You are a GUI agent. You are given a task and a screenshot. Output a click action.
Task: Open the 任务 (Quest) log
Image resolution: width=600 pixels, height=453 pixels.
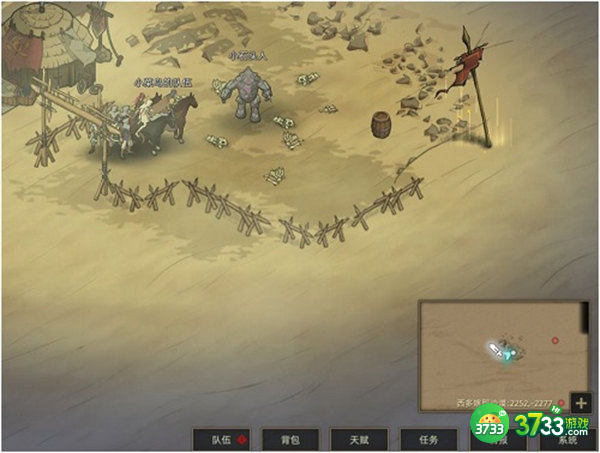(427, 439)
